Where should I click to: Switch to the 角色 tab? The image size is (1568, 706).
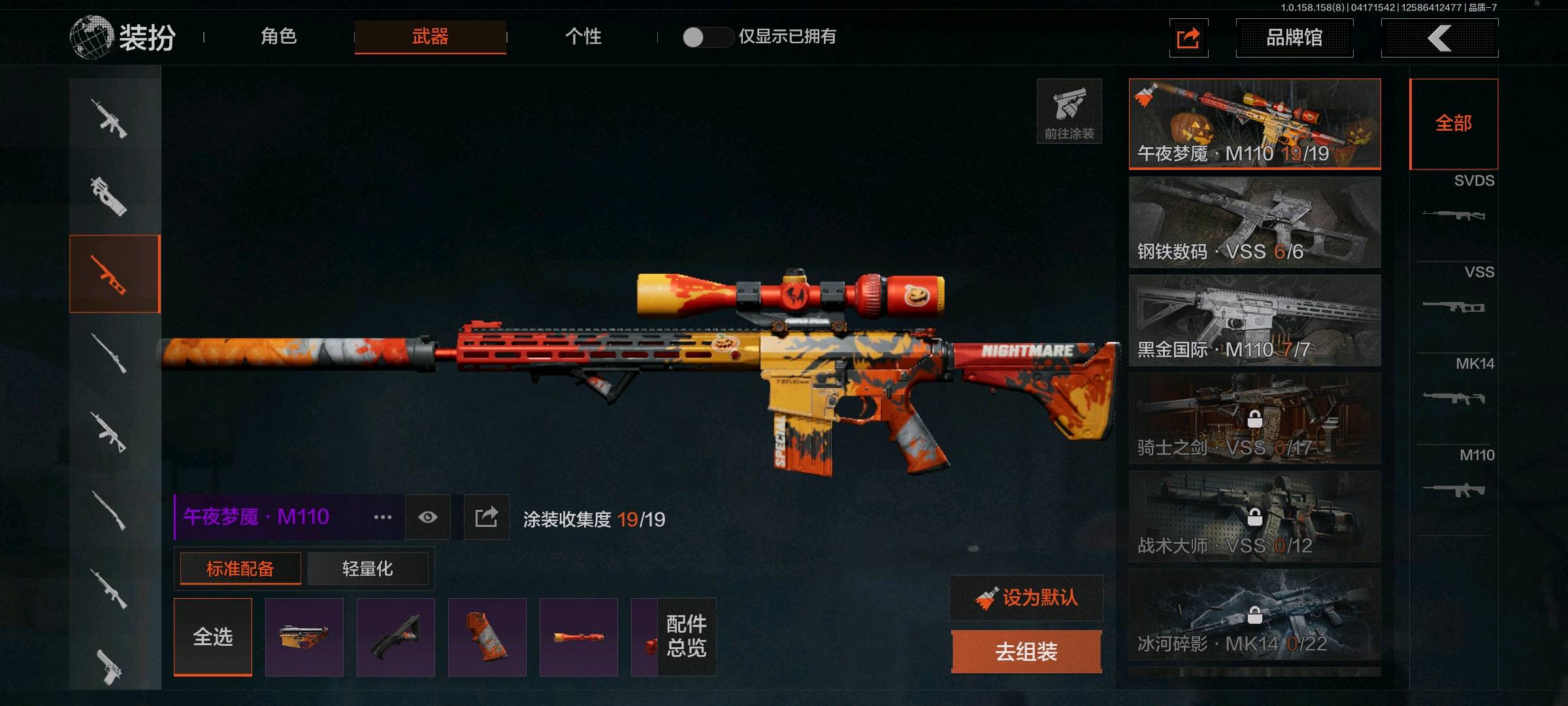pyautogui.click(x=279, y=37)
